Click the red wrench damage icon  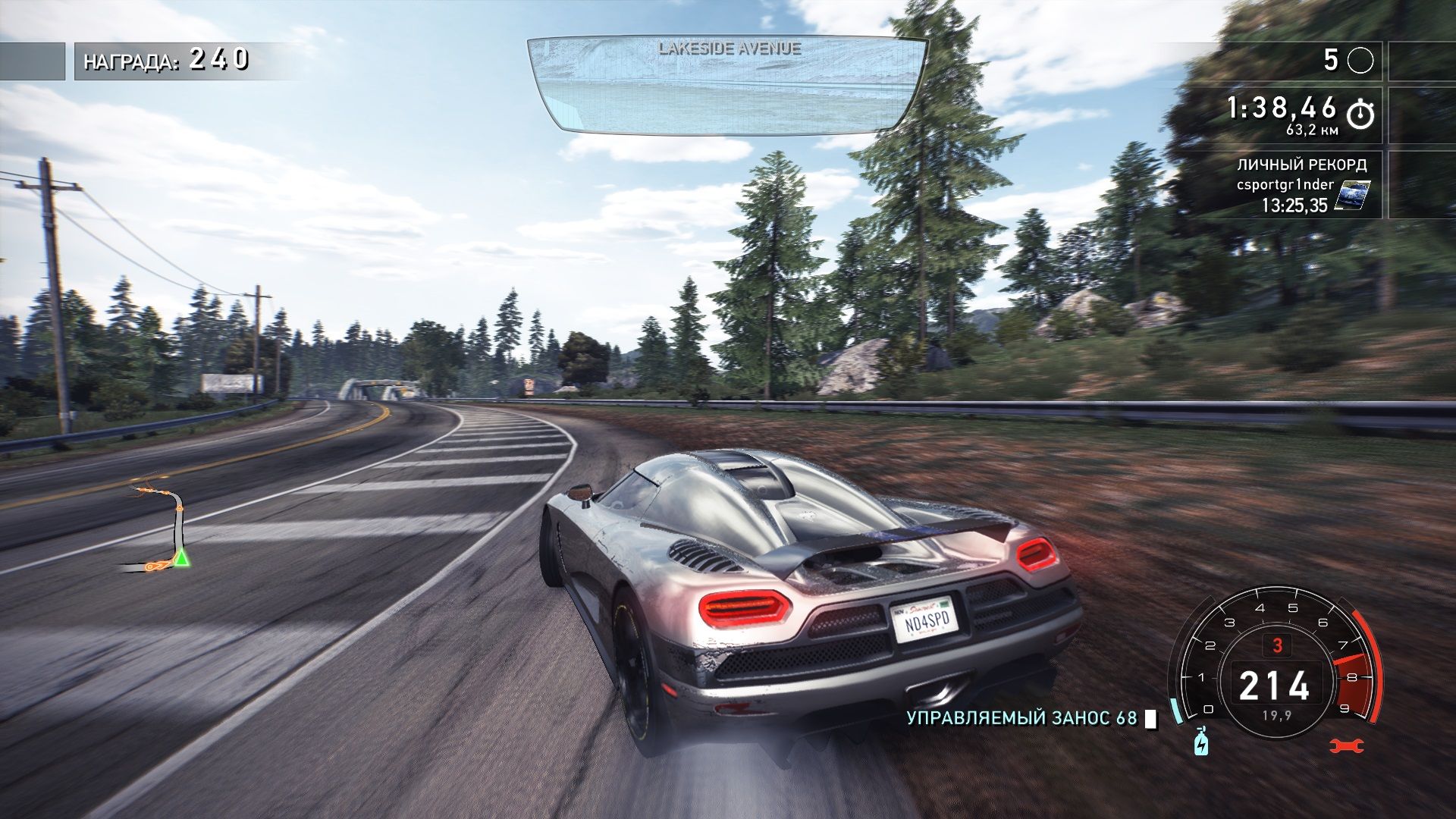click(x=1347, y=745)
